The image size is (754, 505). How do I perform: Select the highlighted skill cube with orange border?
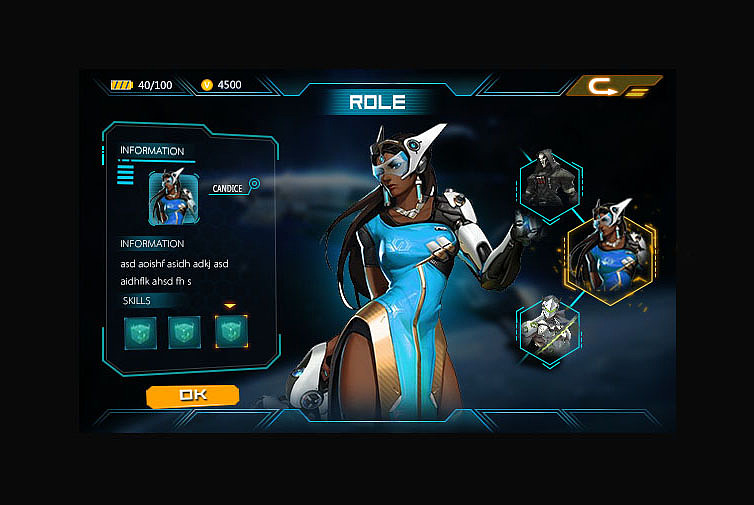231,332
